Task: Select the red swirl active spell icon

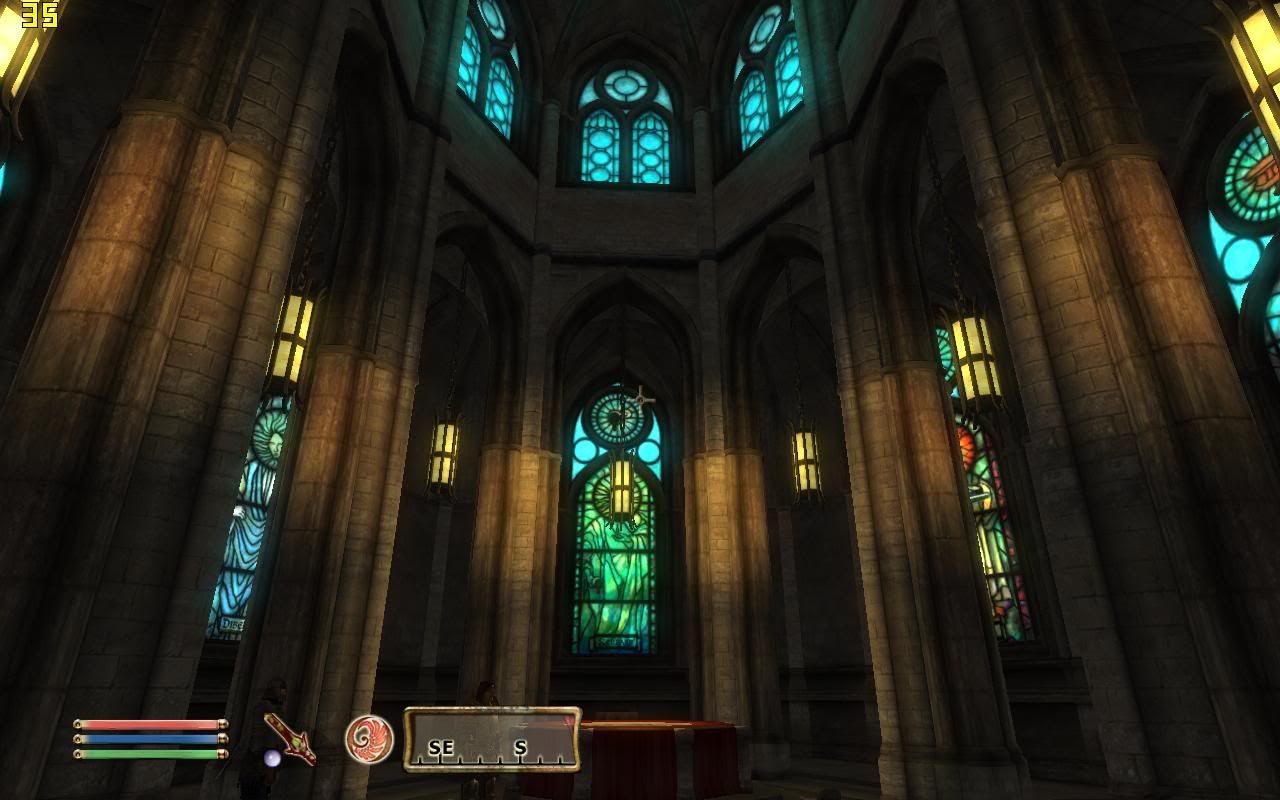Action: 369,739
